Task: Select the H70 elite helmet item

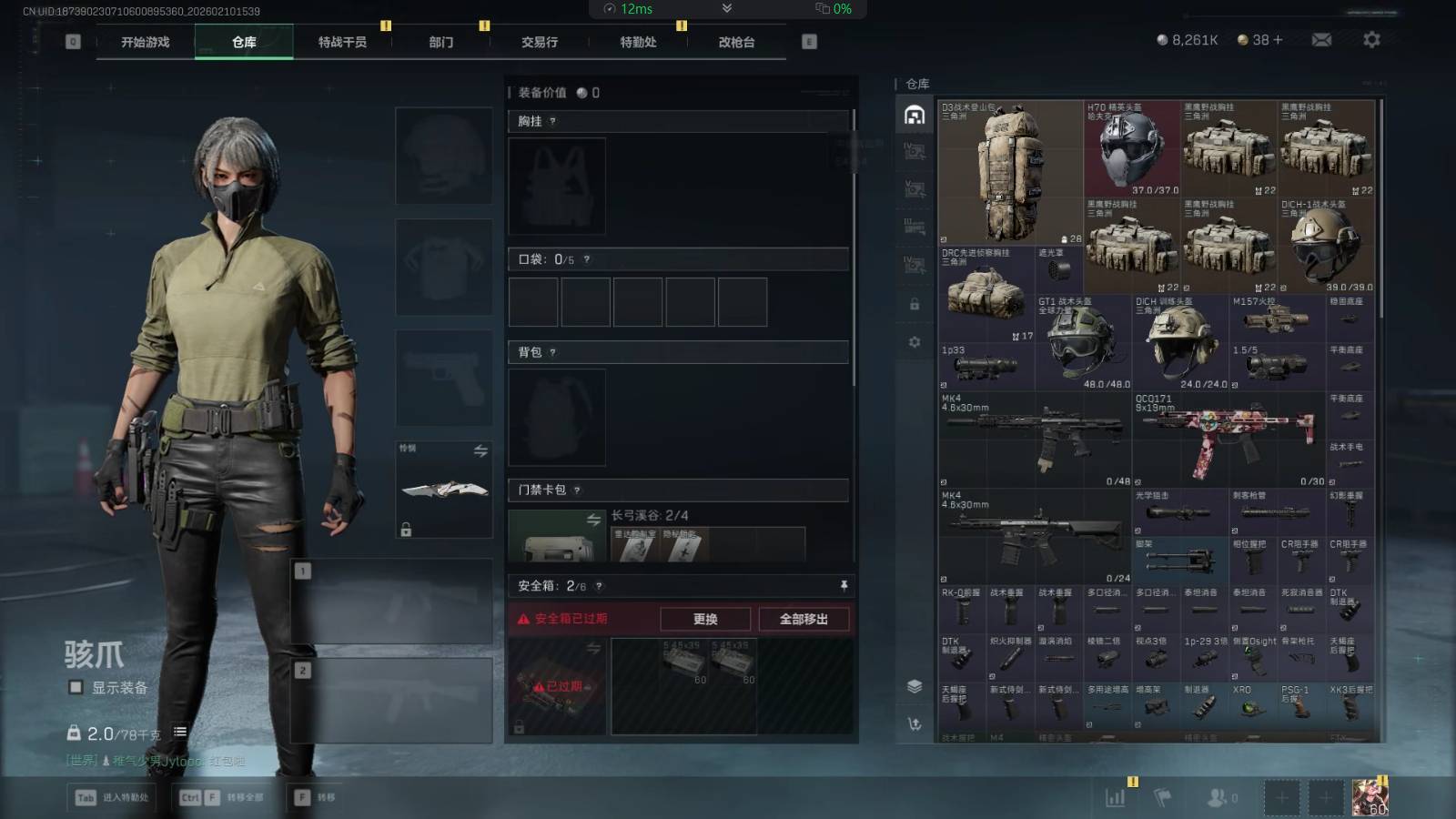Action: [x=1131, y=149]
